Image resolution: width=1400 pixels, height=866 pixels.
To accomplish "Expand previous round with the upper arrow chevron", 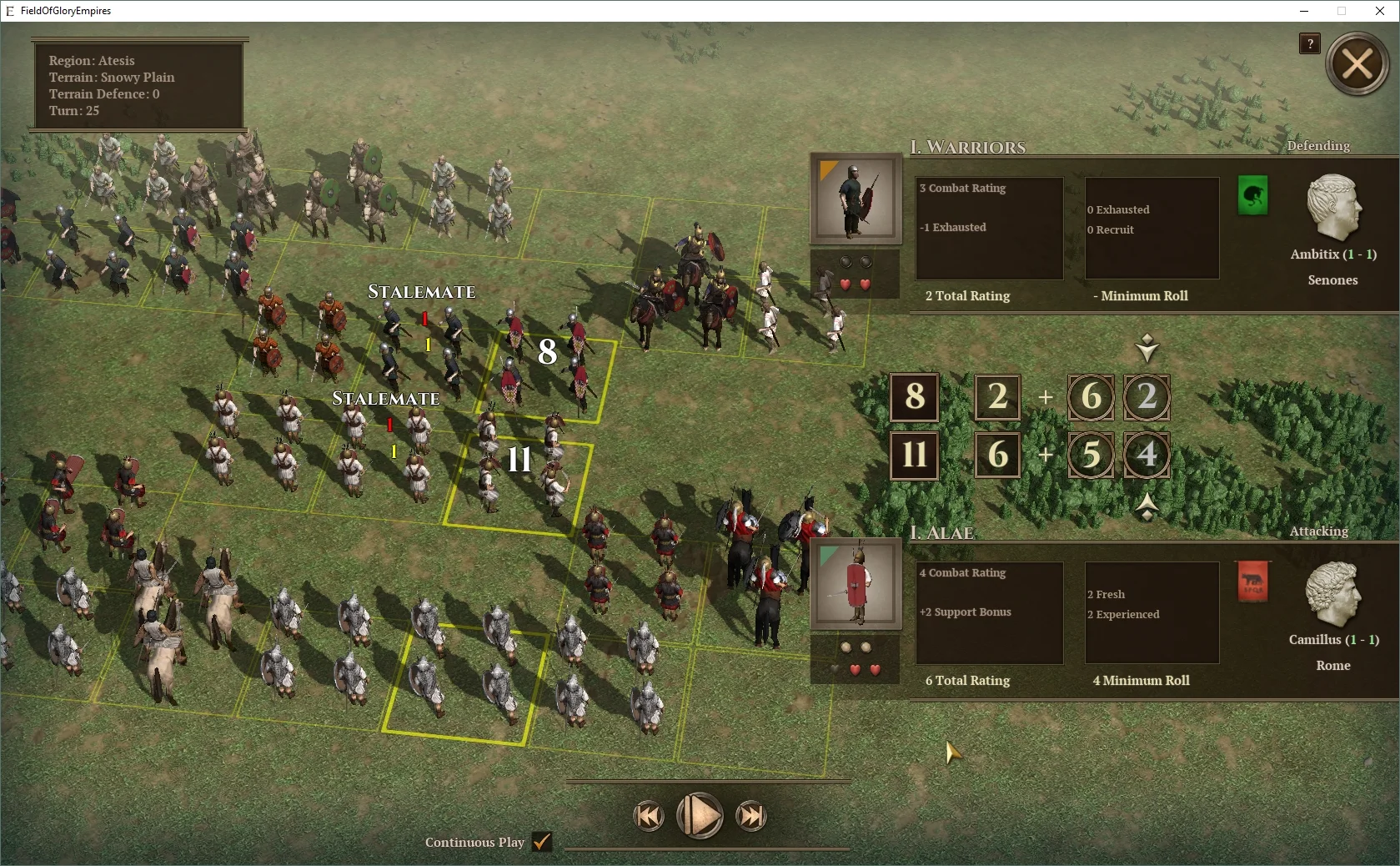I will click(x=1147, y=349).
